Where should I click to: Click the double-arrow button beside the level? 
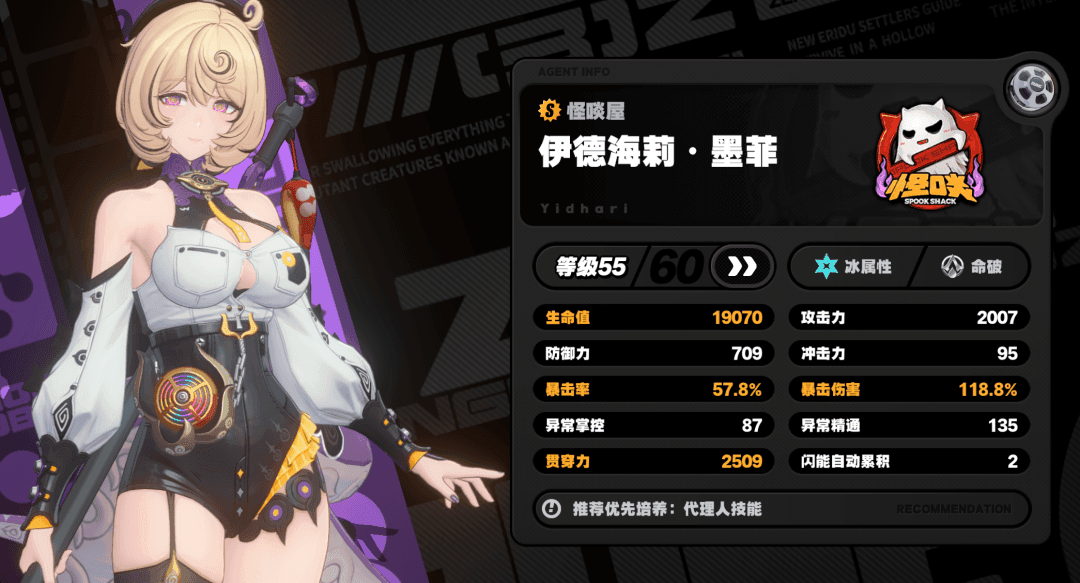741,267
